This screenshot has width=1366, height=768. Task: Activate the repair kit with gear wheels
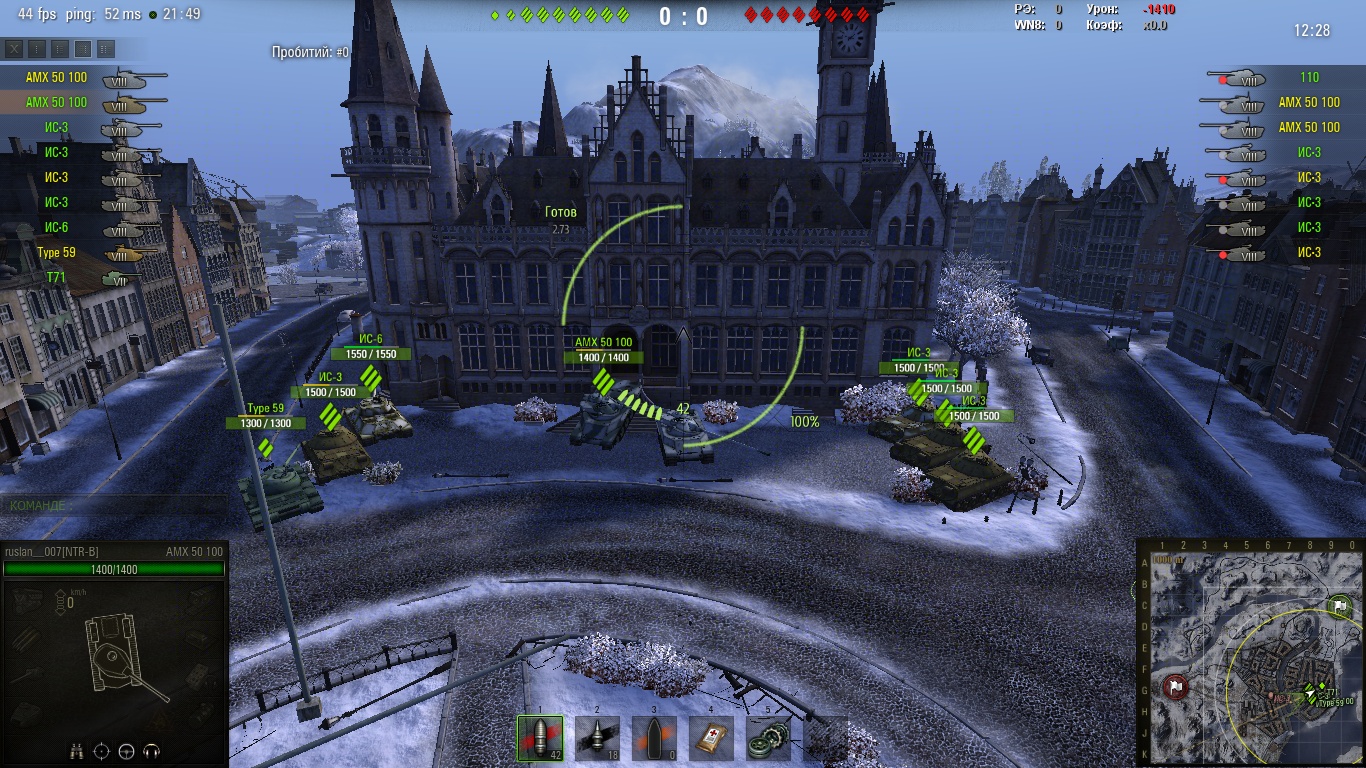768,738
